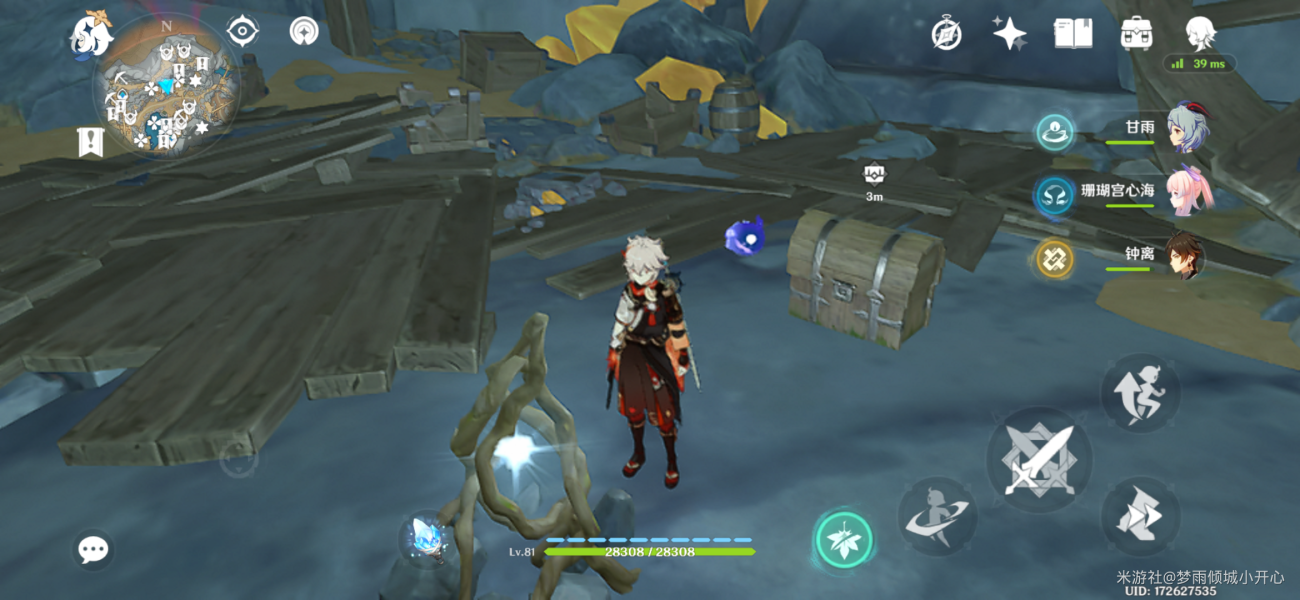Open the quest exclamation bookmark icon
Viewport: 1300px width, 600px height.
[90, 142]
